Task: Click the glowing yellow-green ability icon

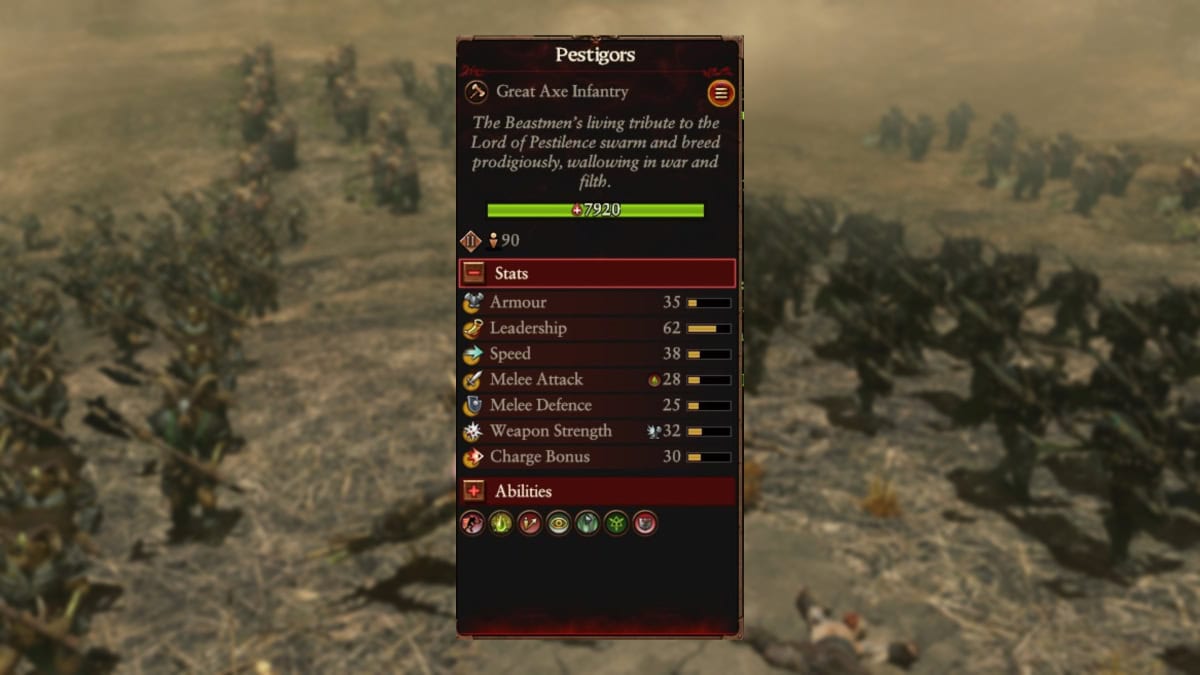Action: [501, 523]
